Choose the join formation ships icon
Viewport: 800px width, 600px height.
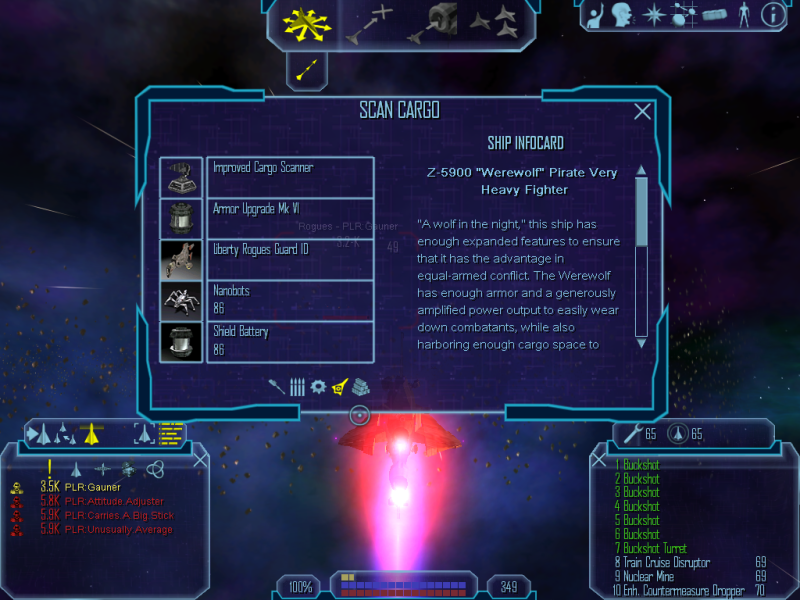(495, 20)
